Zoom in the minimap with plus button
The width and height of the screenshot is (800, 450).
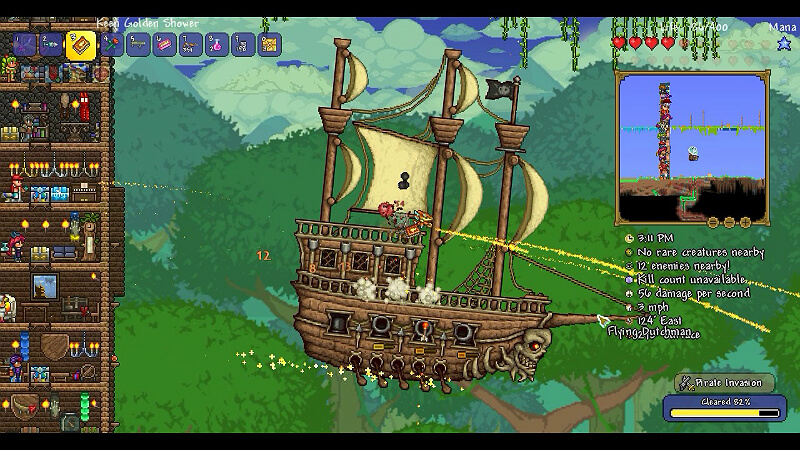[x=746, y=222]
